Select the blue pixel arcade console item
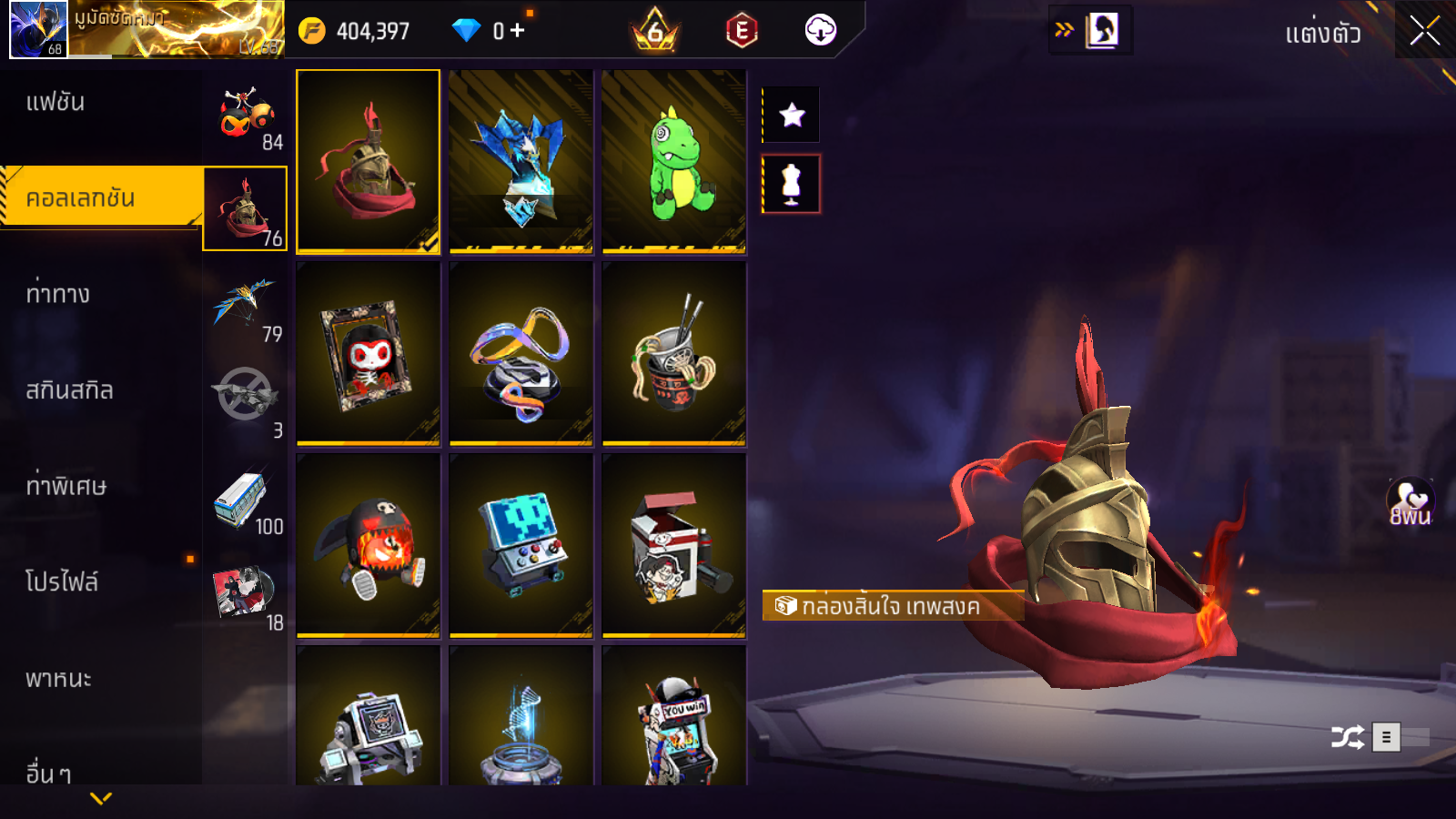 [x=521, y=546]
